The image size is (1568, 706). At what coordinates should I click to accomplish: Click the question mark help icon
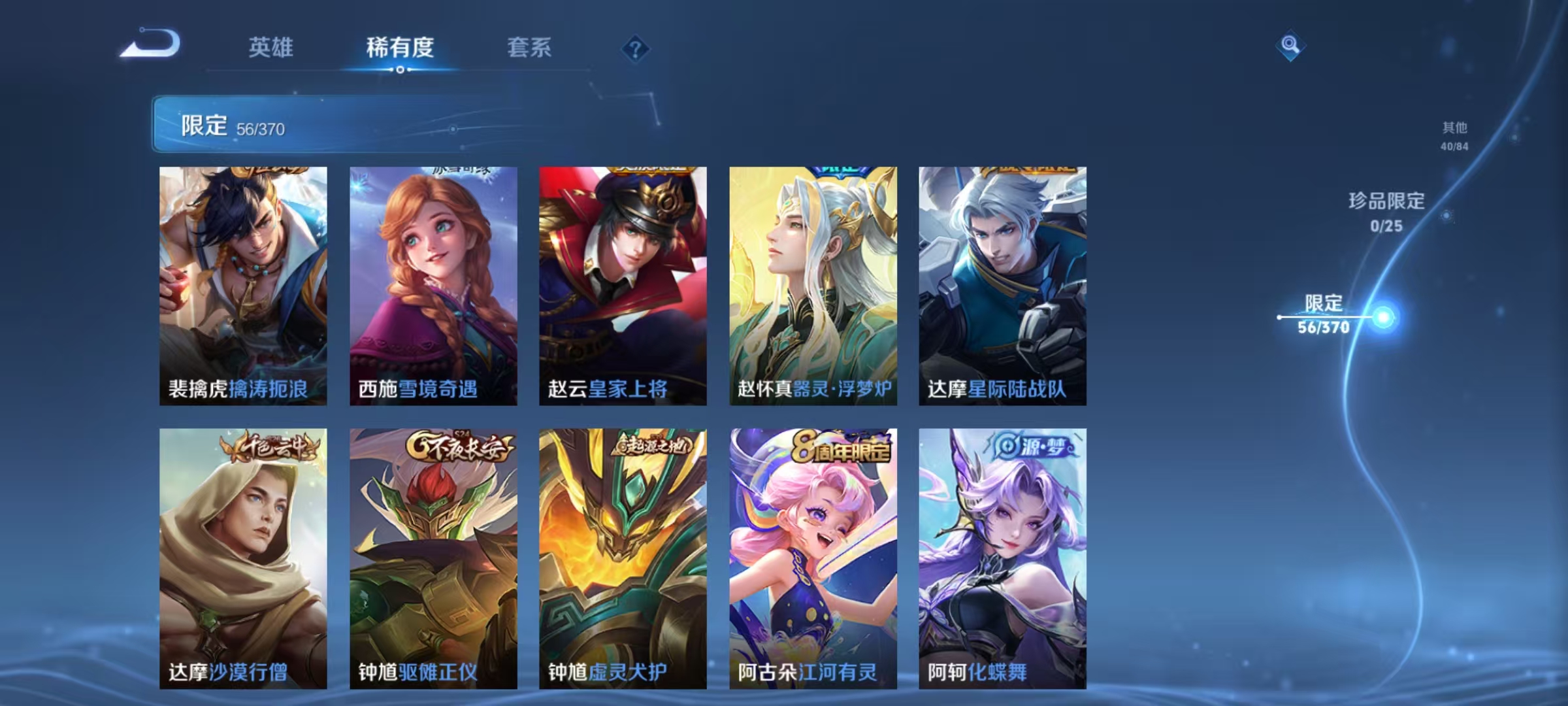[x=637, y=49]
